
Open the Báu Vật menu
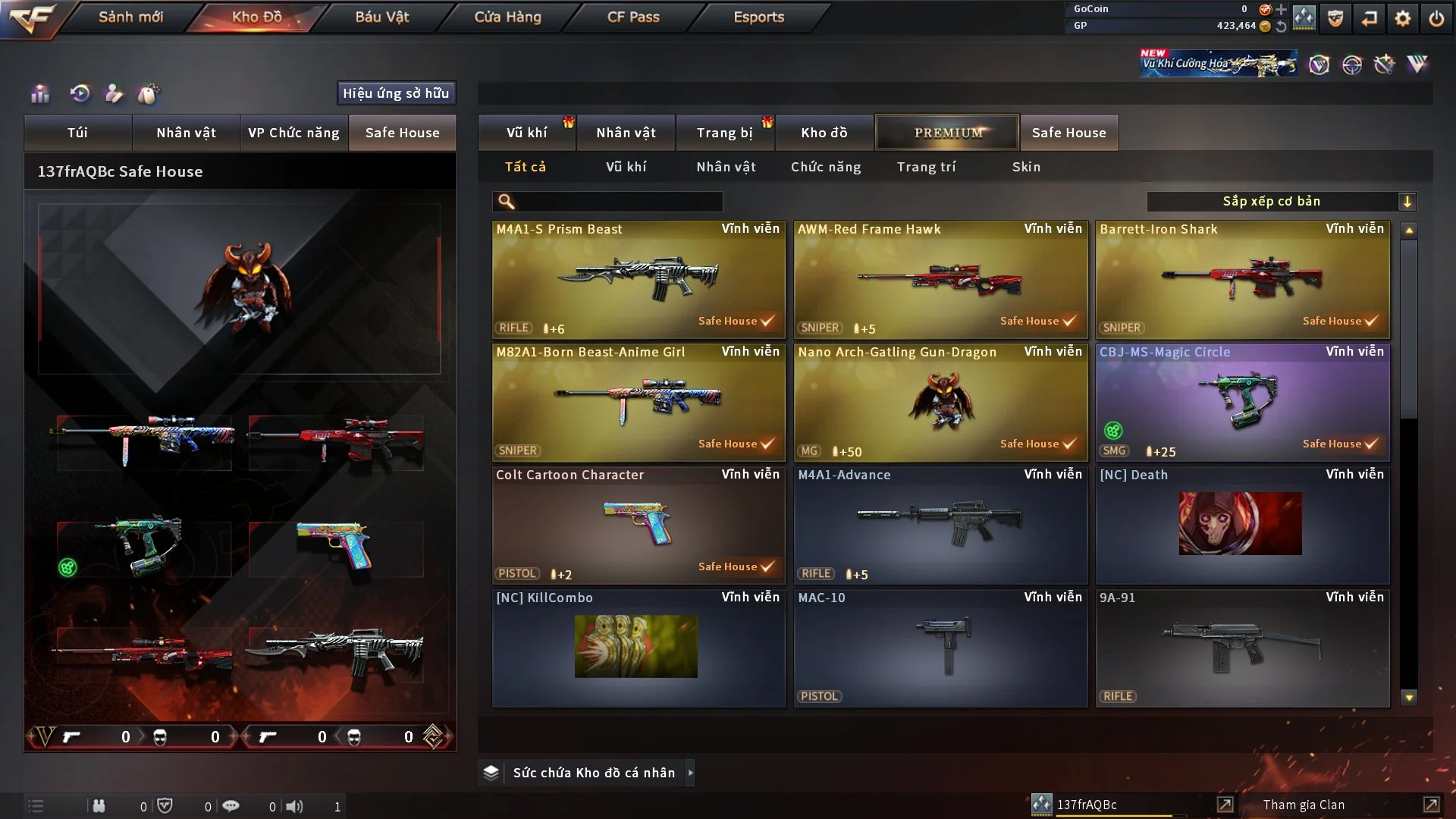(381, 17)
